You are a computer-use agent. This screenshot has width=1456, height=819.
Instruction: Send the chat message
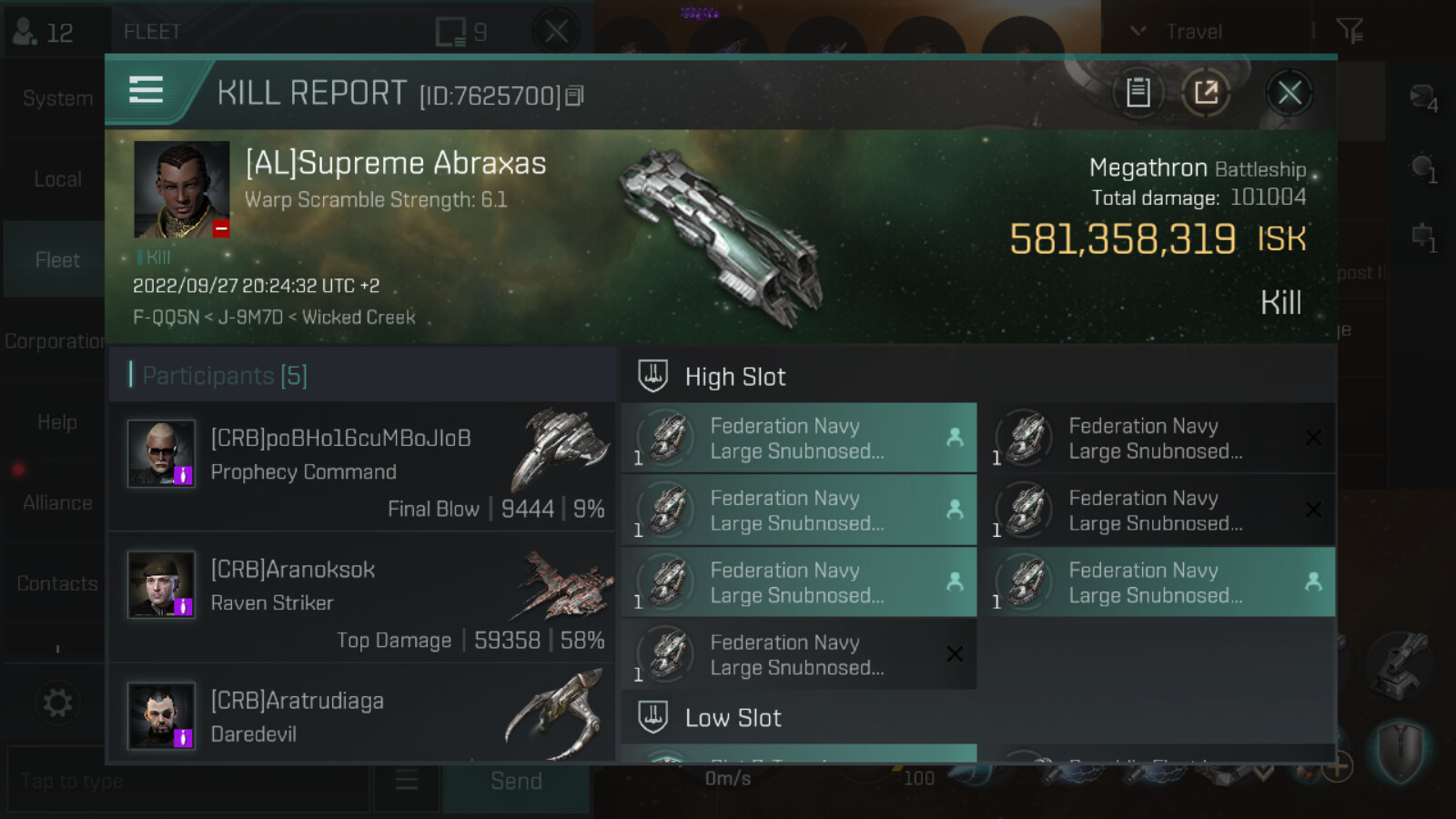[x=516, y=782]
